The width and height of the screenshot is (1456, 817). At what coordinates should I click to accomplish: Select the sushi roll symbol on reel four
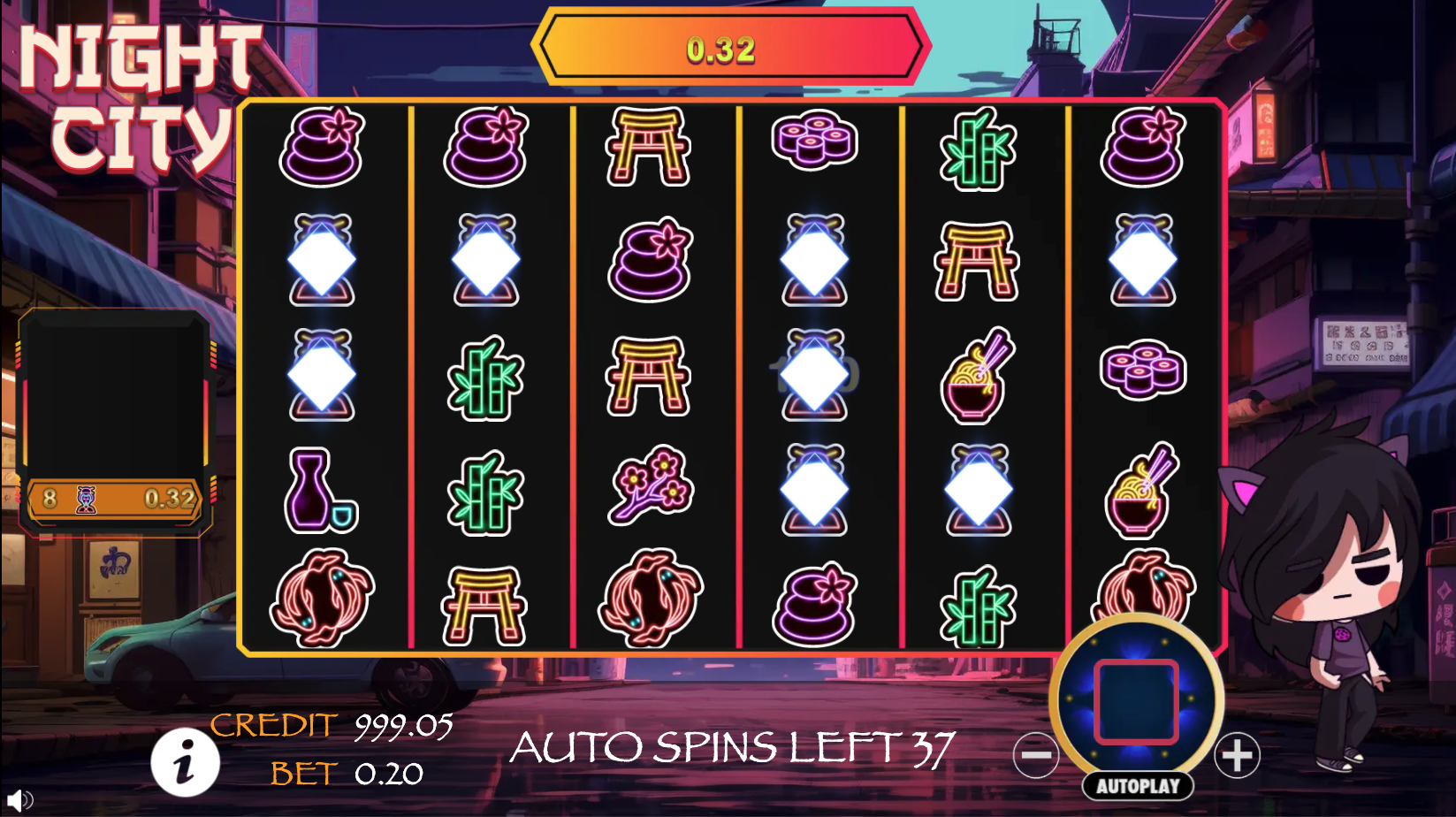click(814, 141)
